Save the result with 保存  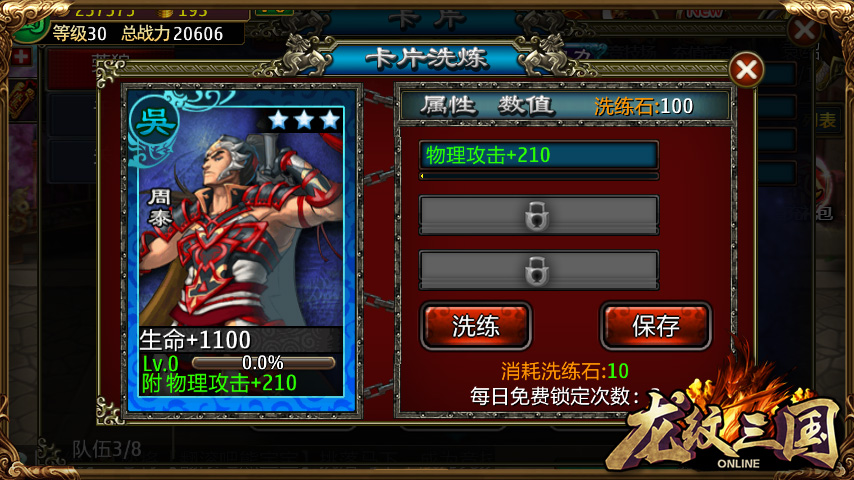[656, 326]
